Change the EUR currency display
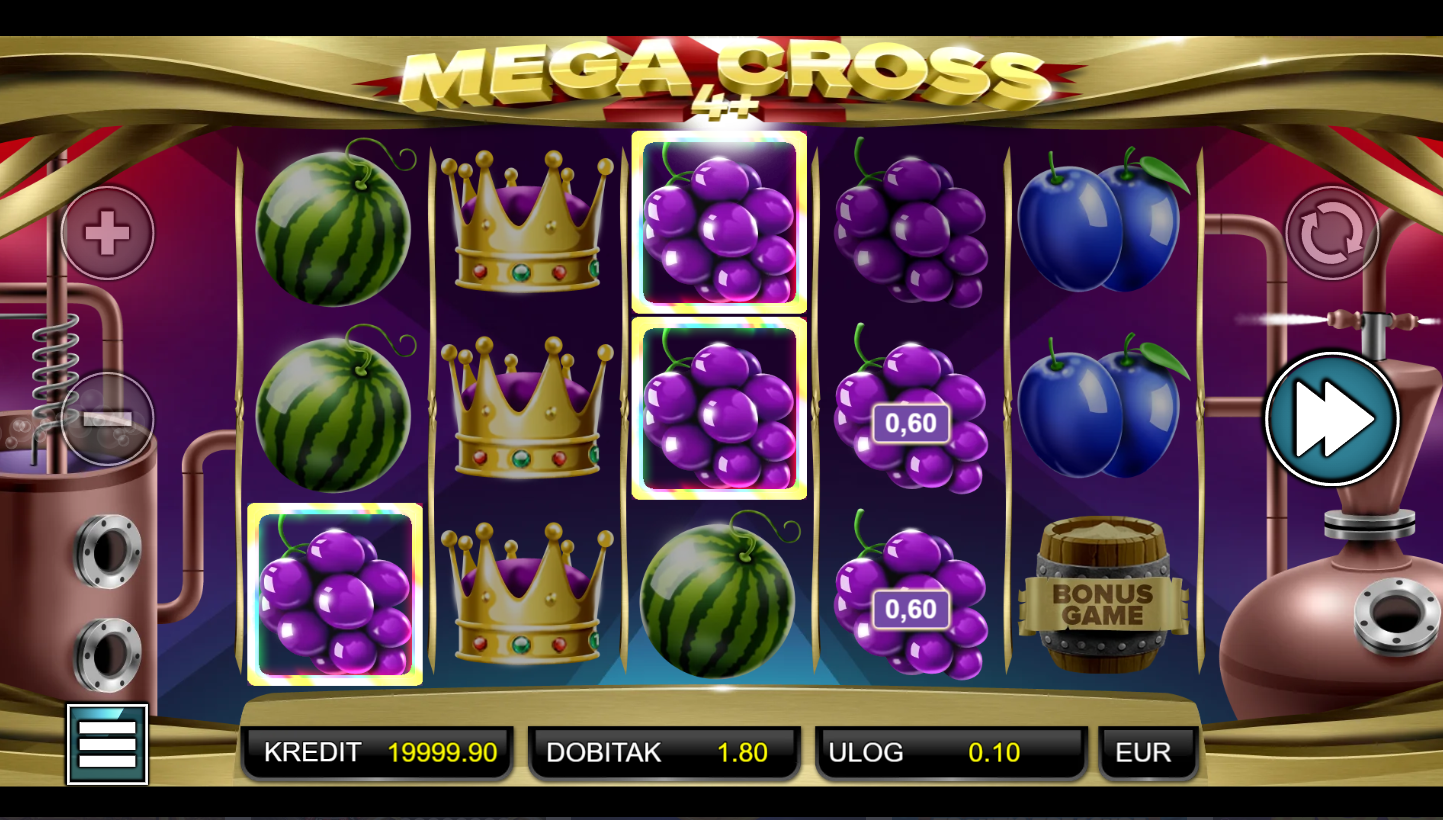 click(x=1147, y=753)
